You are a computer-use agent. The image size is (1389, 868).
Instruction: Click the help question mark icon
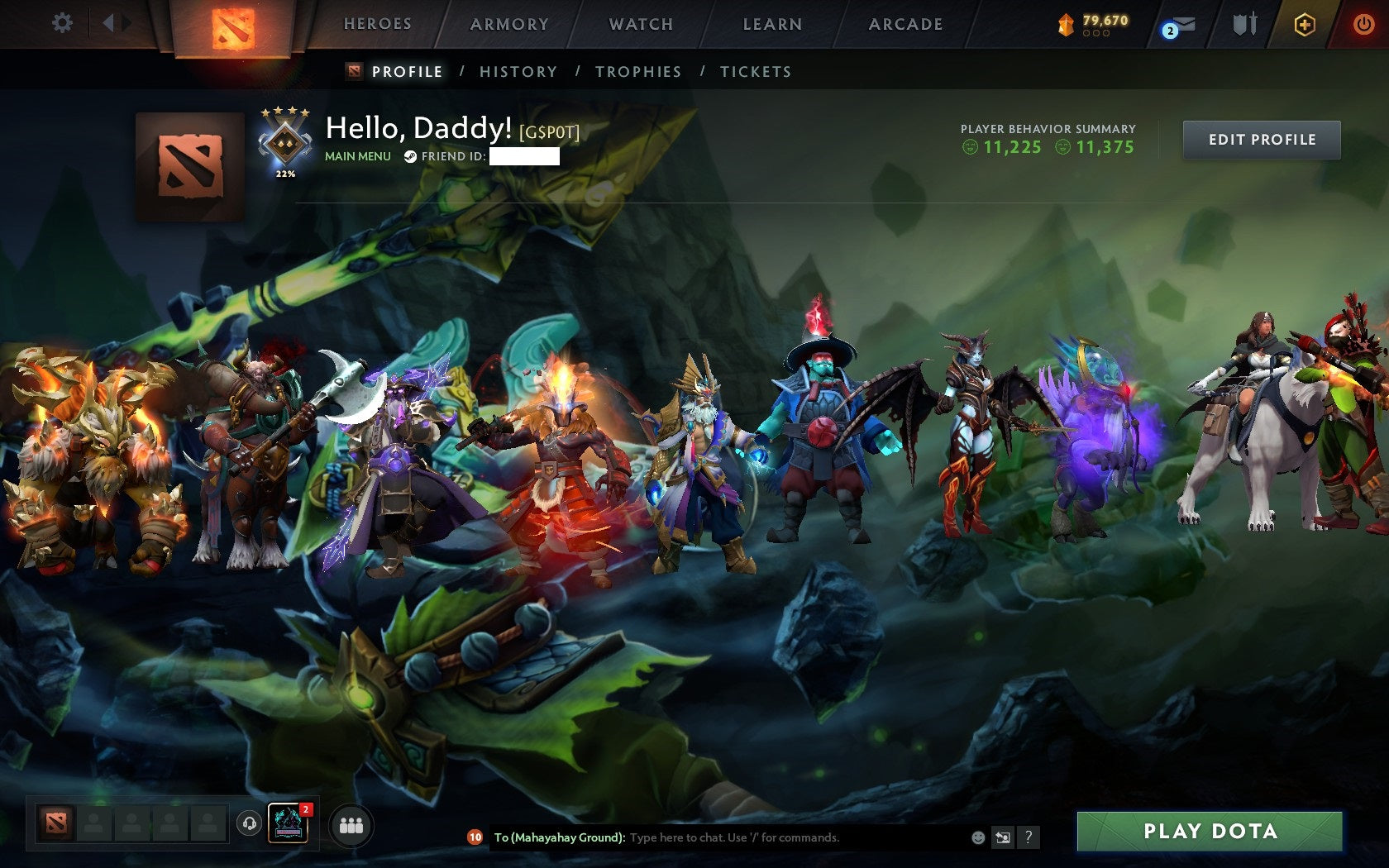click(x=1028, y=837)
